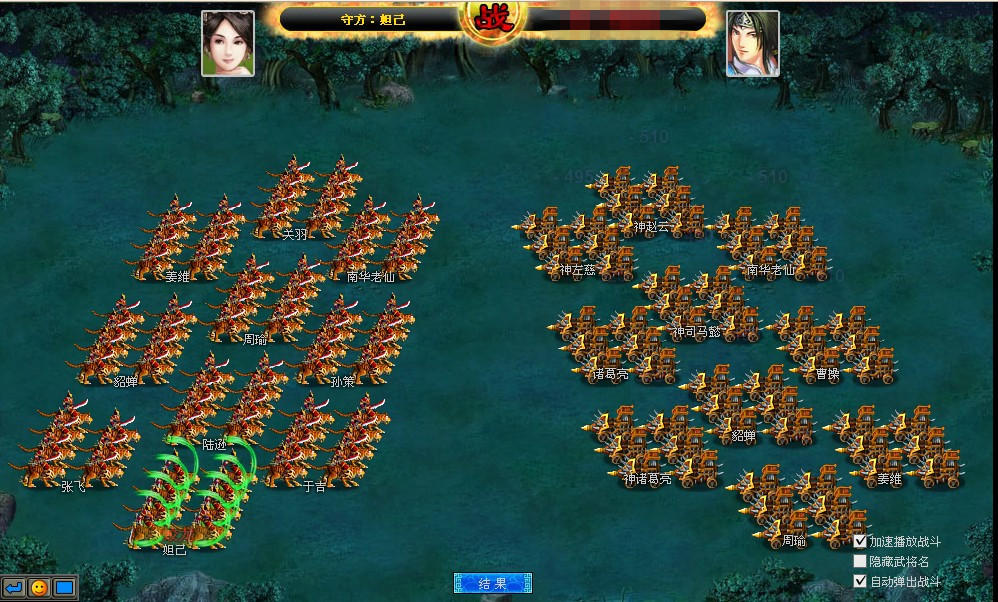Open the smiley face emoticon button
This screenshot has width=998, height=602.
[x=39, y=588]
